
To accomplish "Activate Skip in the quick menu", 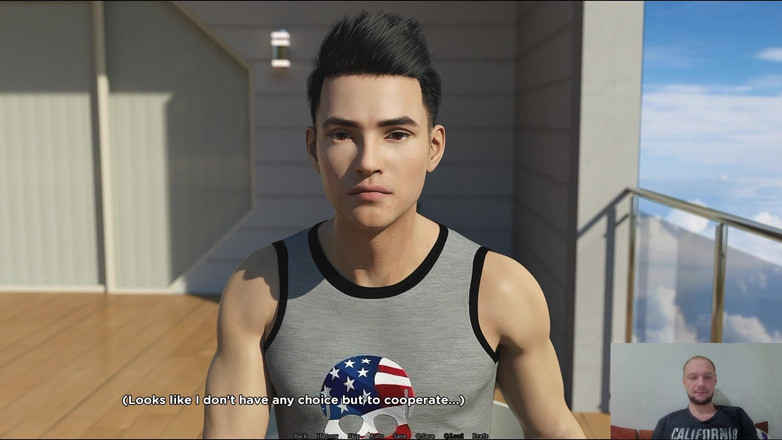I will tap(354, 436).
